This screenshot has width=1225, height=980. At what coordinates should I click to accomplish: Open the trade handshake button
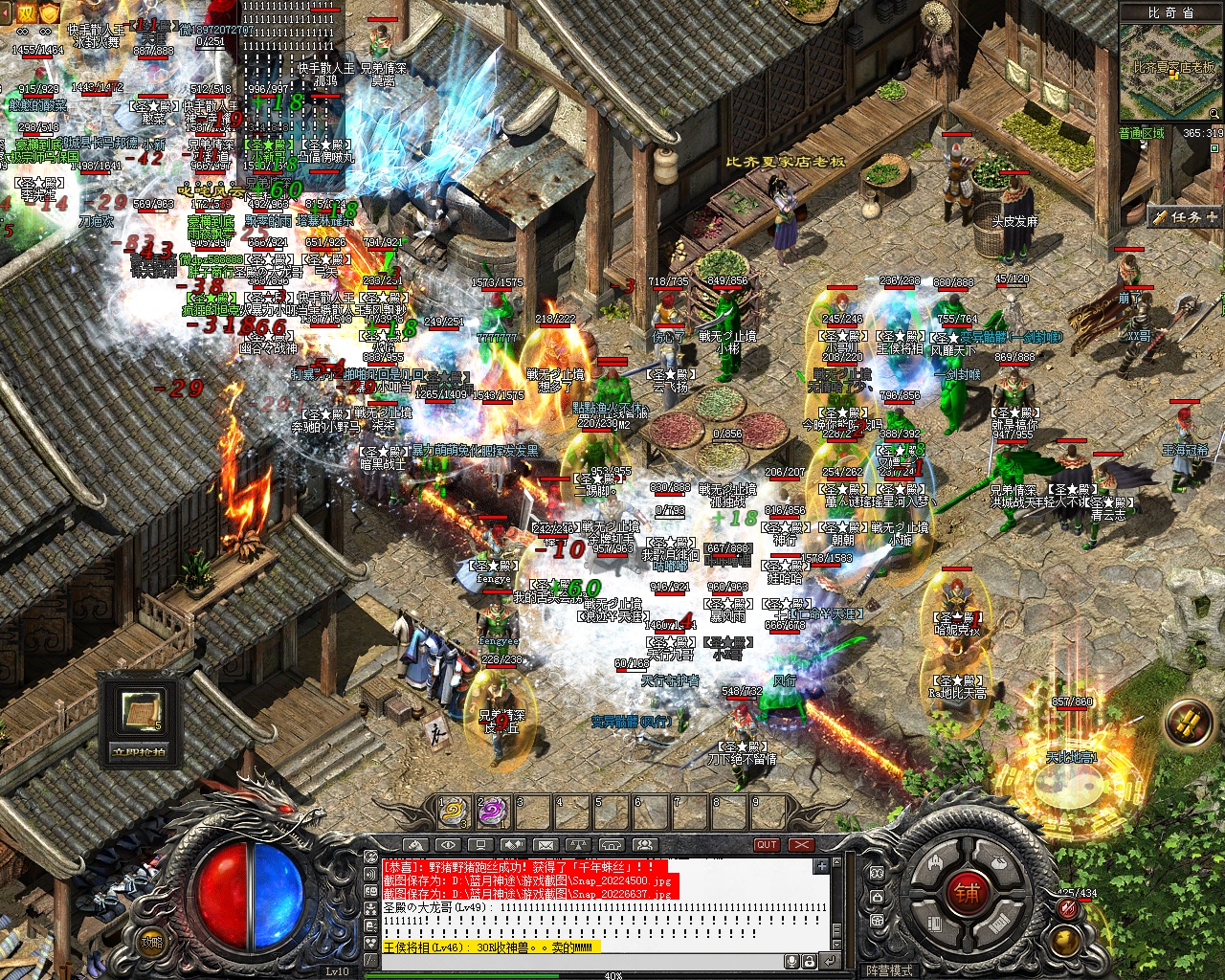click(513, 845)
